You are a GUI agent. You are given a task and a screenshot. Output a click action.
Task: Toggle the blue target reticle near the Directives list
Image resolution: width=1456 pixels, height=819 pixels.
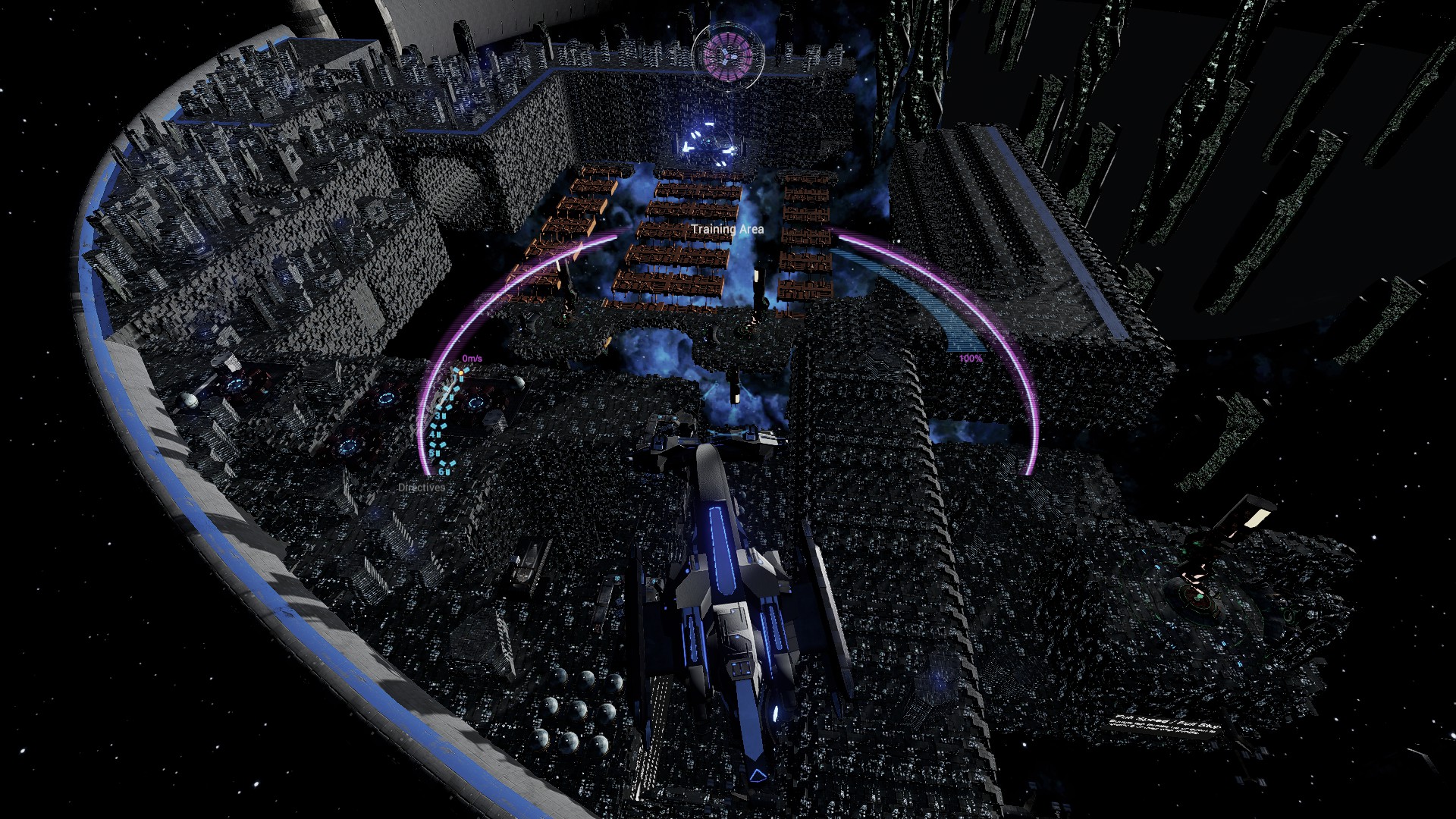476,402
